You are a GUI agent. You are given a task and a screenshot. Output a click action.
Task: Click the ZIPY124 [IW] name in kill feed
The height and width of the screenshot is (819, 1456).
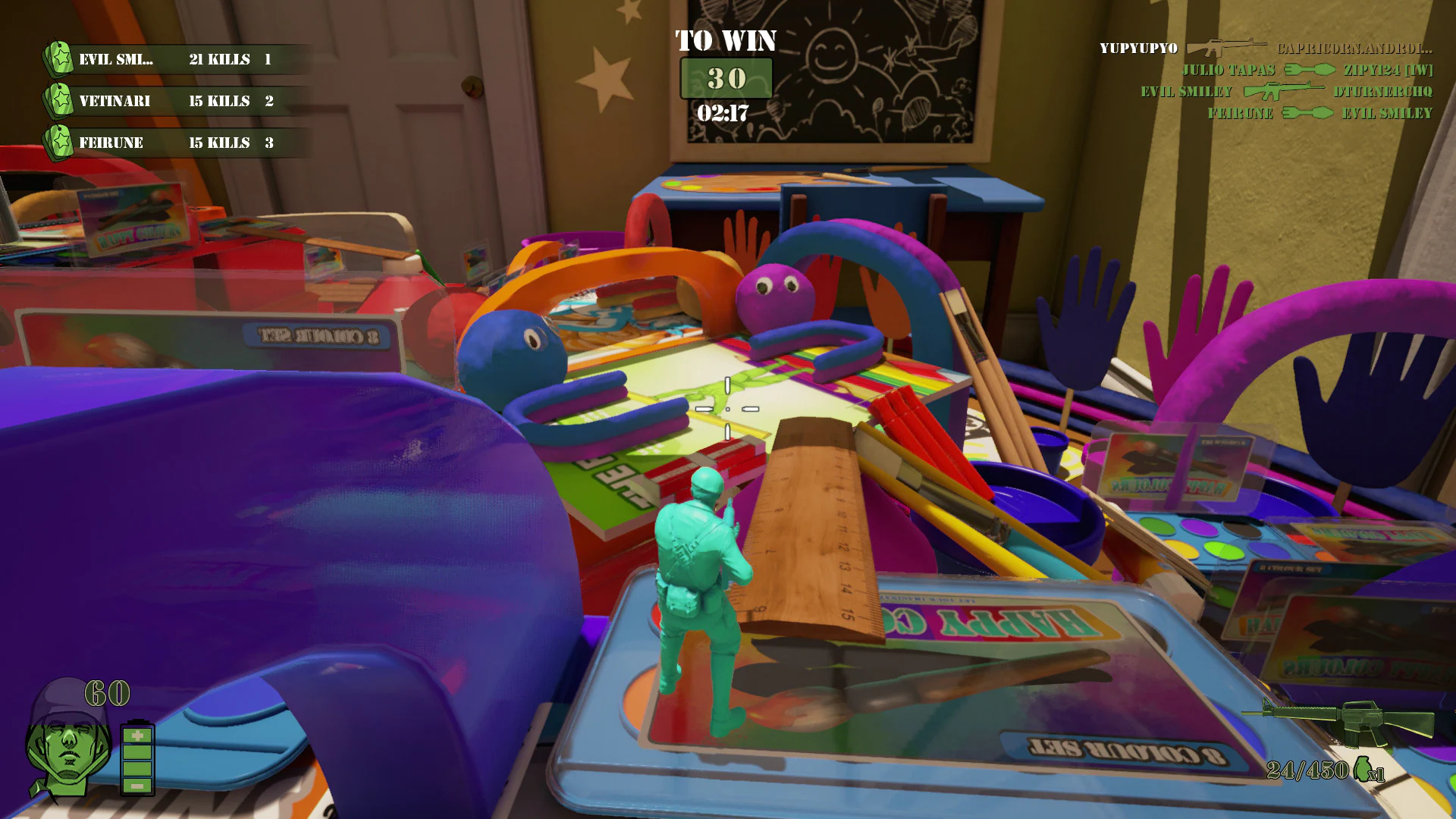point(1388,69)
